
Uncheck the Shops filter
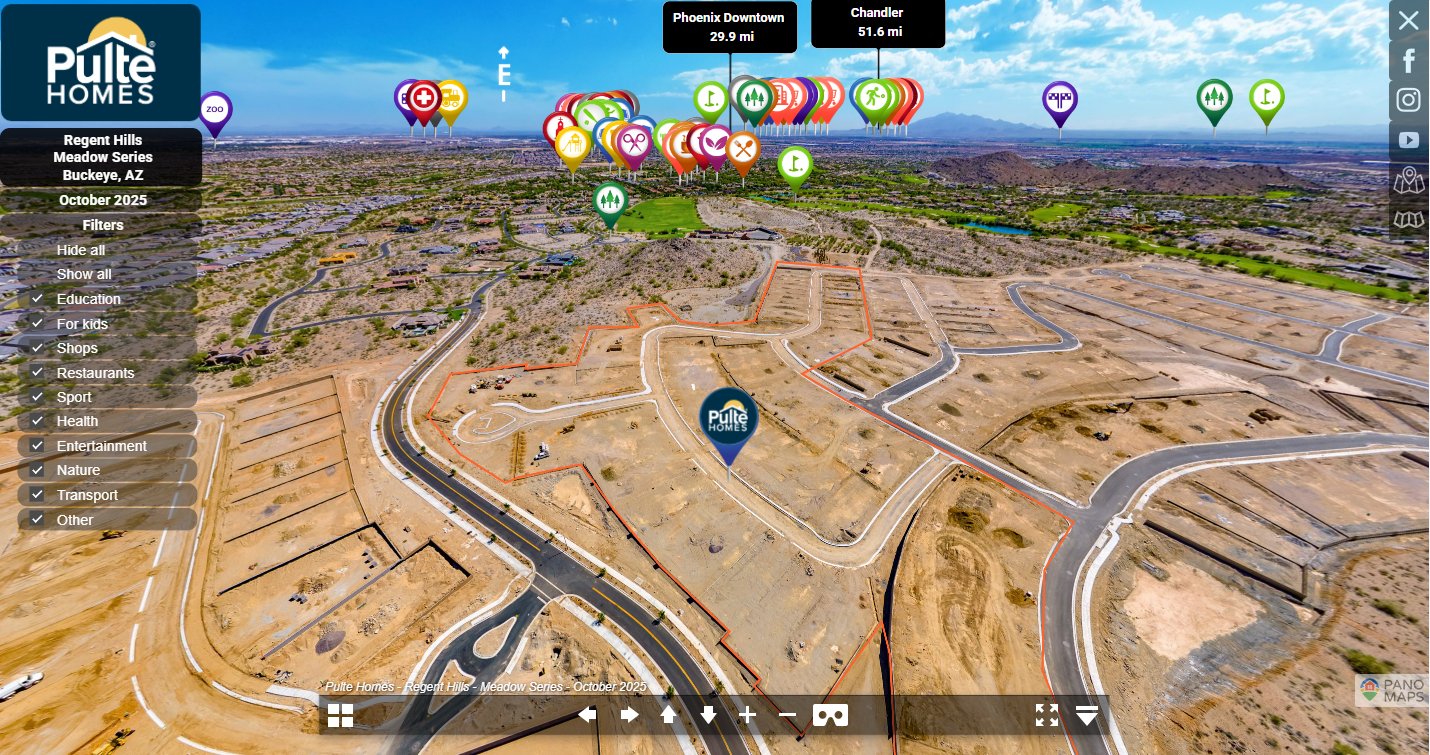pyautogui.click(x=37, y=348)
